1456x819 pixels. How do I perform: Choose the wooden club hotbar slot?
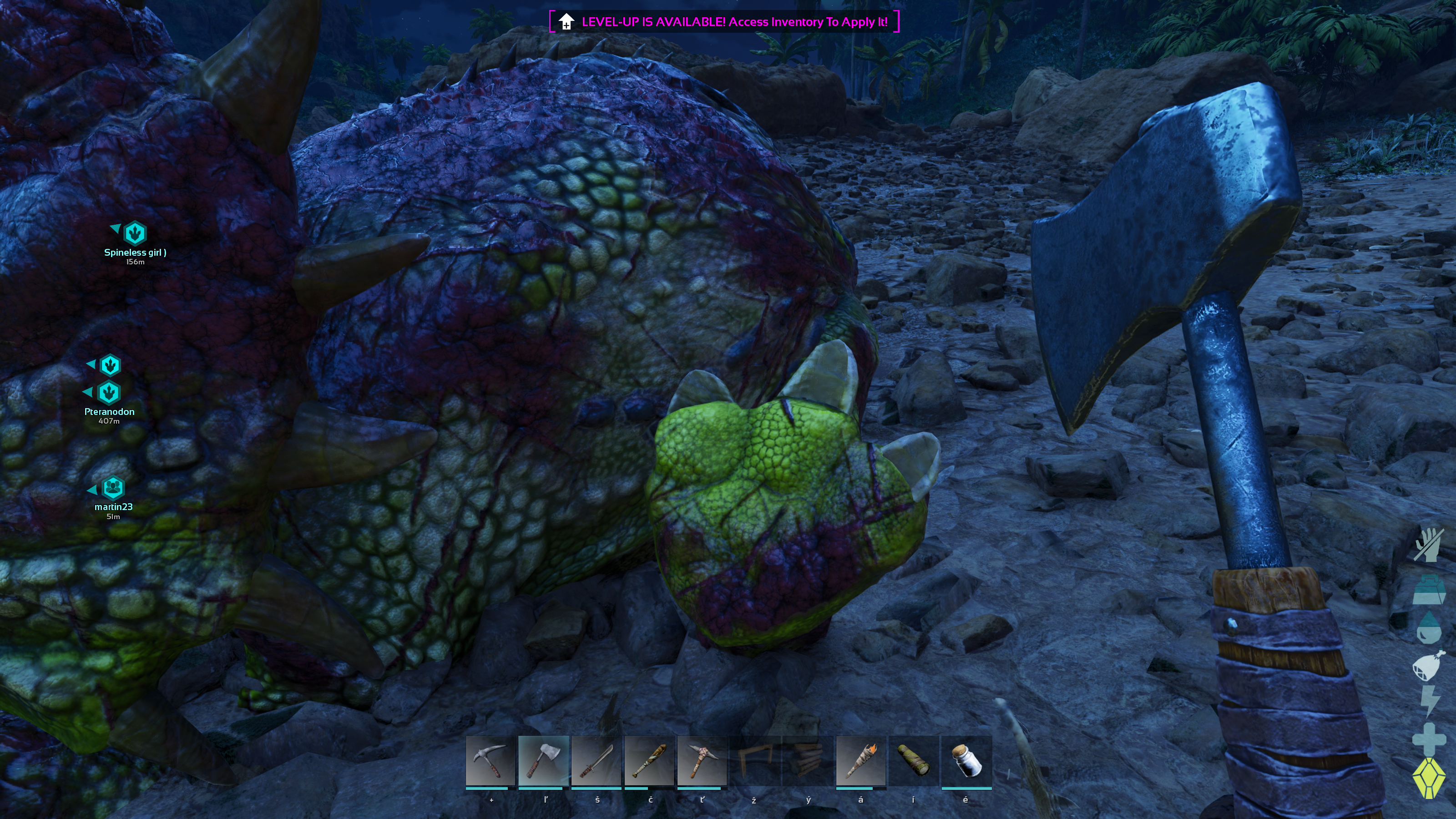[649, 761]
